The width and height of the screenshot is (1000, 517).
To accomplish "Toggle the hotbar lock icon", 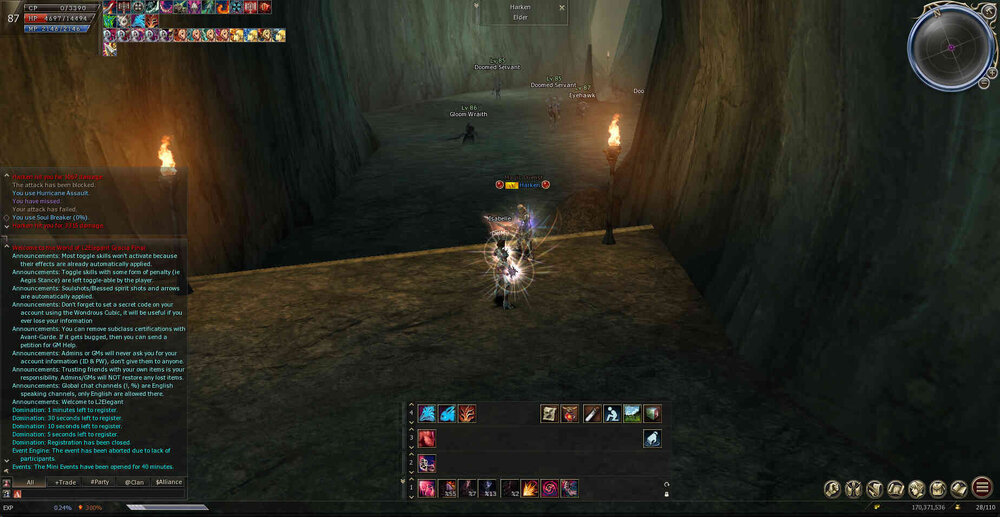I will pyautogui.click(x=666, y=493).
